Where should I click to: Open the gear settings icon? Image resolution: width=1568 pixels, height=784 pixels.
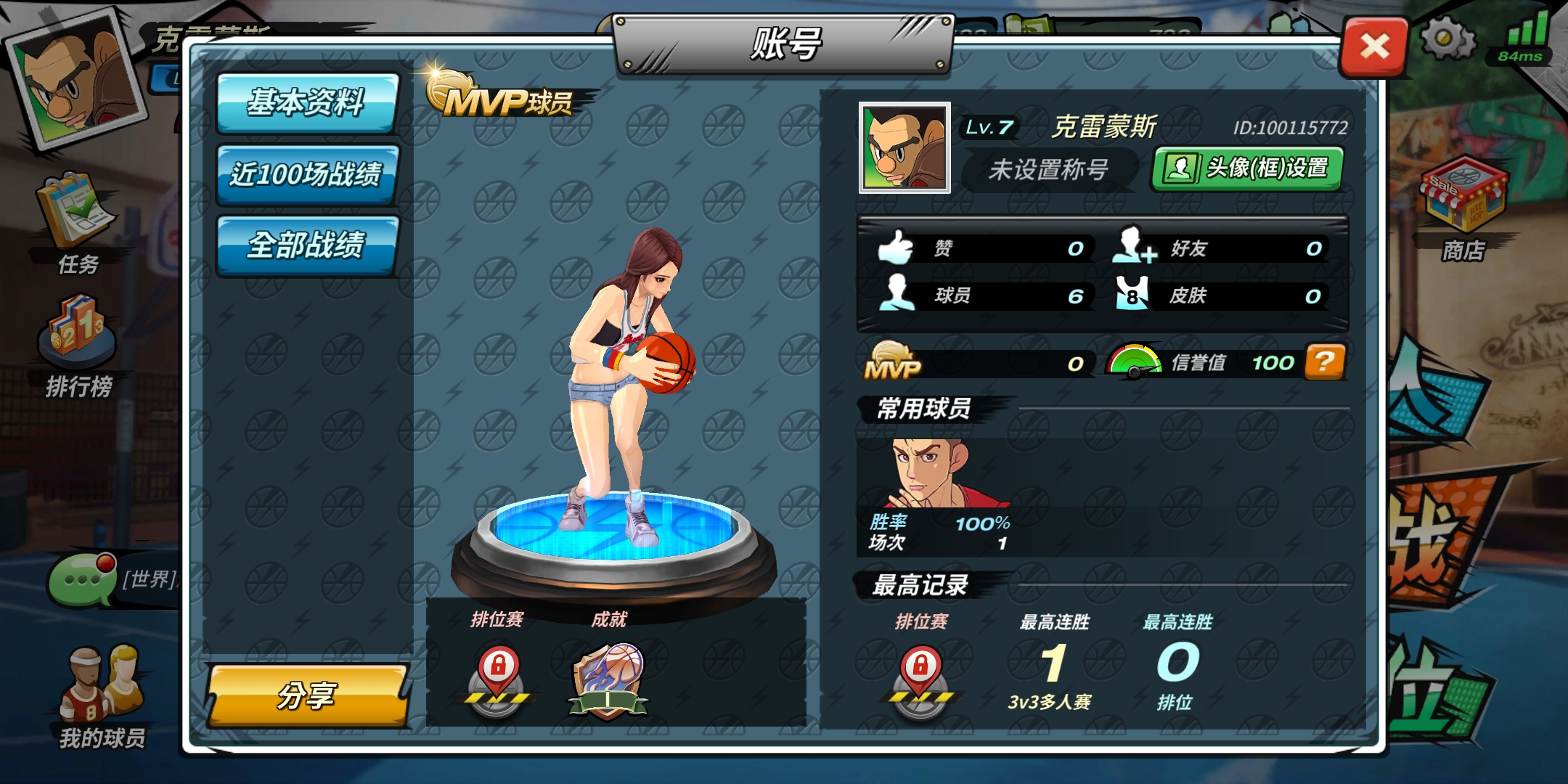1447,38
